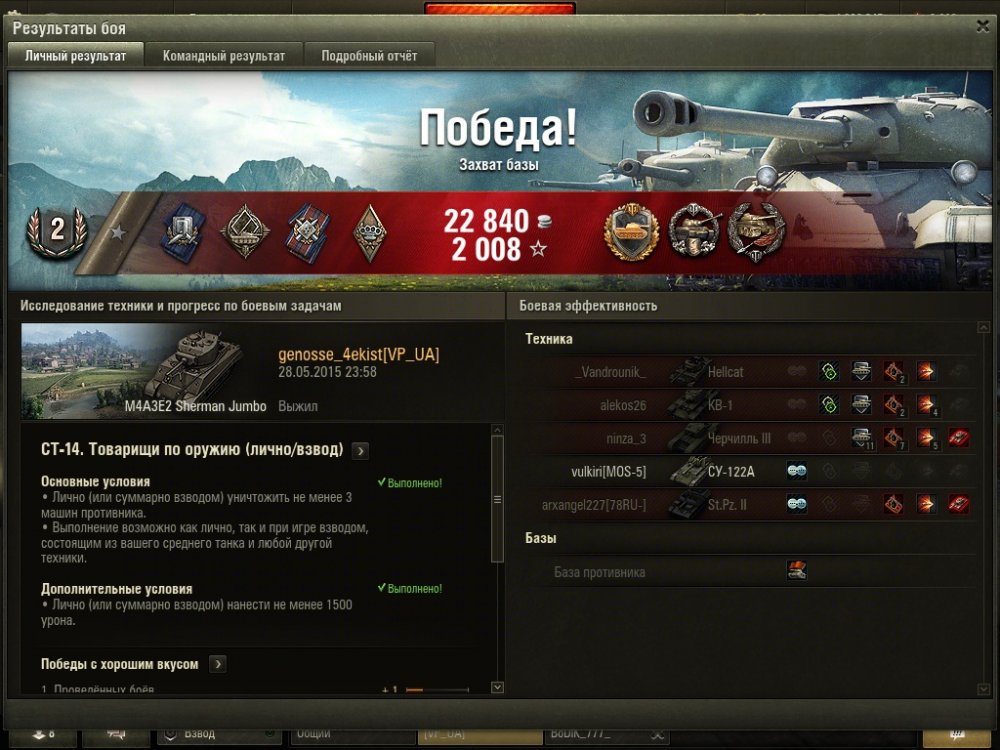This screenshot has height=750, width=1000.
Task: Click the enemy base capture icon
Action: (x=797, y=571)
